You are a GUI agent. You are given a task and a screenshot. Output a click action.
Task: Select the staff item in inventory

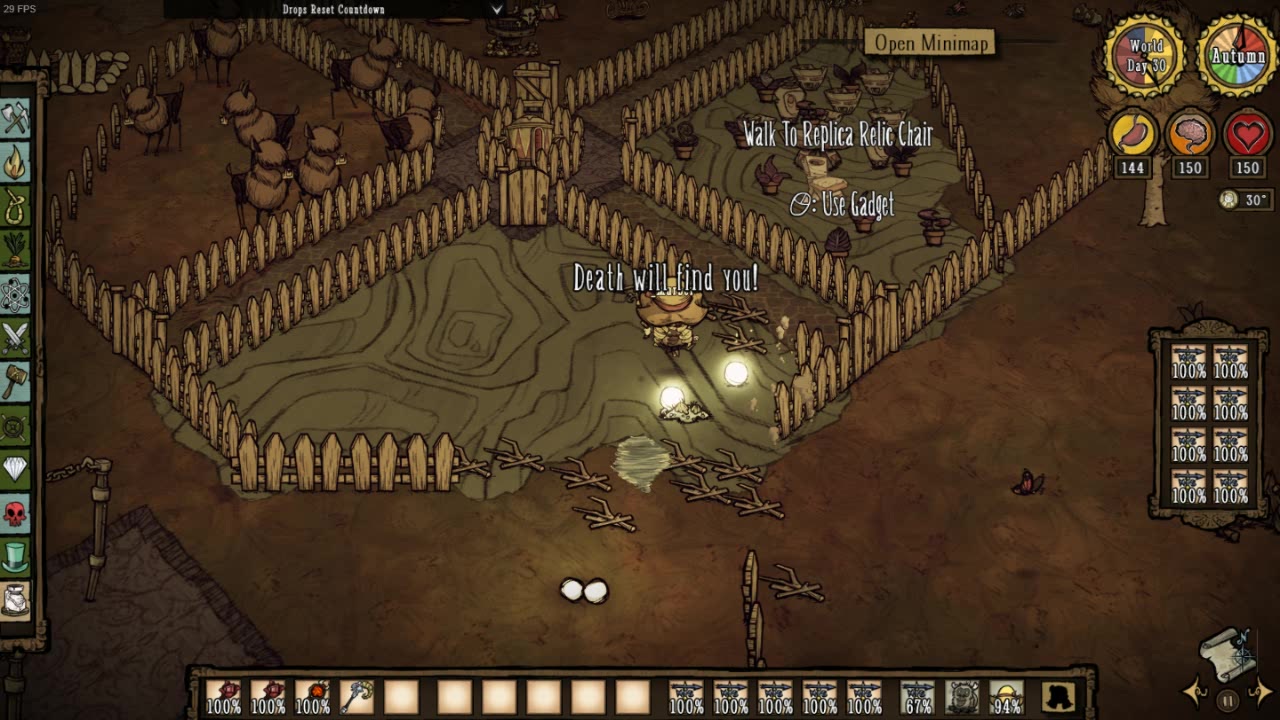click(x=356, y=697)
